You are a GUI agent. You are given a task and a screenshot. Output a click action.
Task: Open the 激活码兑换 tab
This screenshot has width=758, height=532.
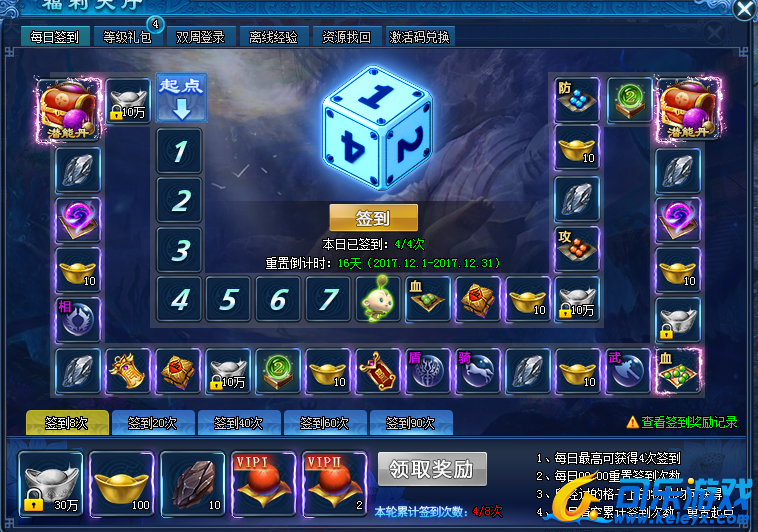(419, 37)
